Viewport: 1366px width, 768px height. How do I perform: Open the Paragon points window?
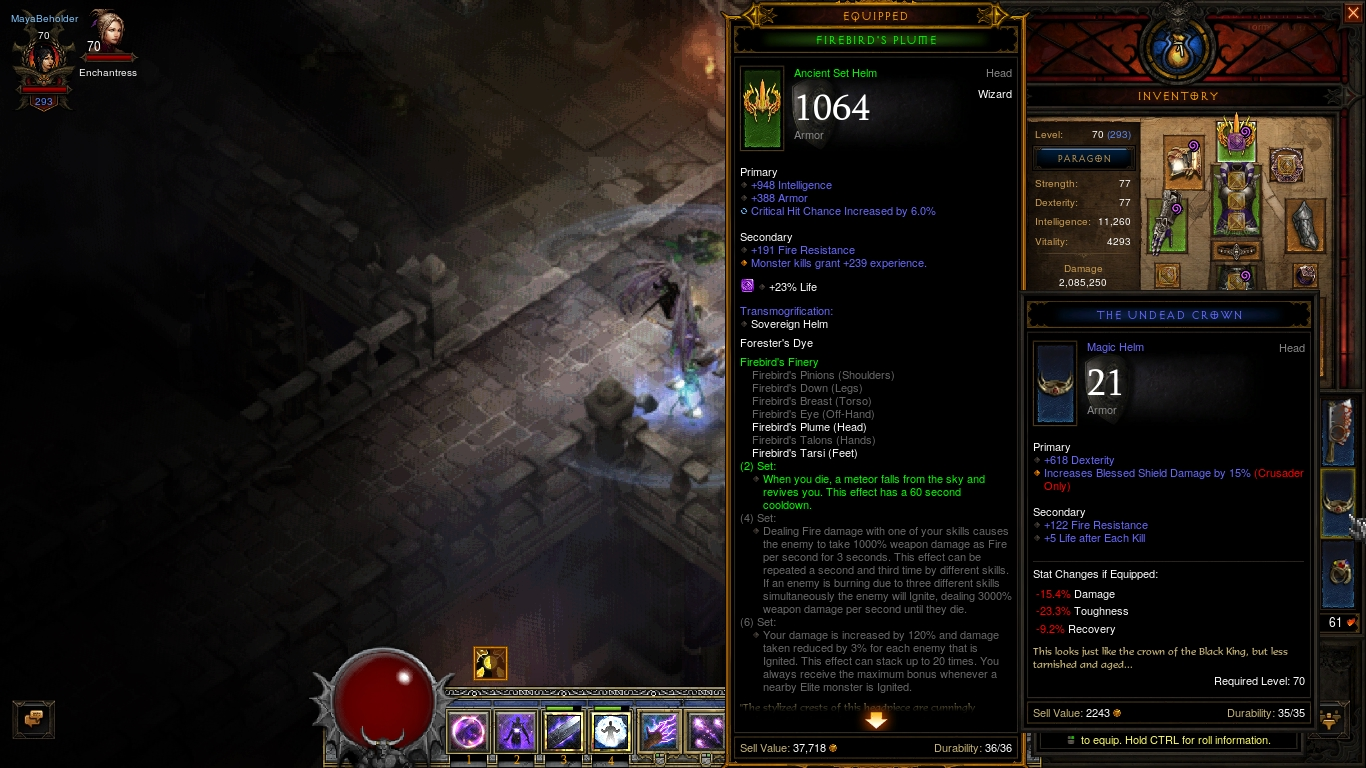click(1084, 158)
